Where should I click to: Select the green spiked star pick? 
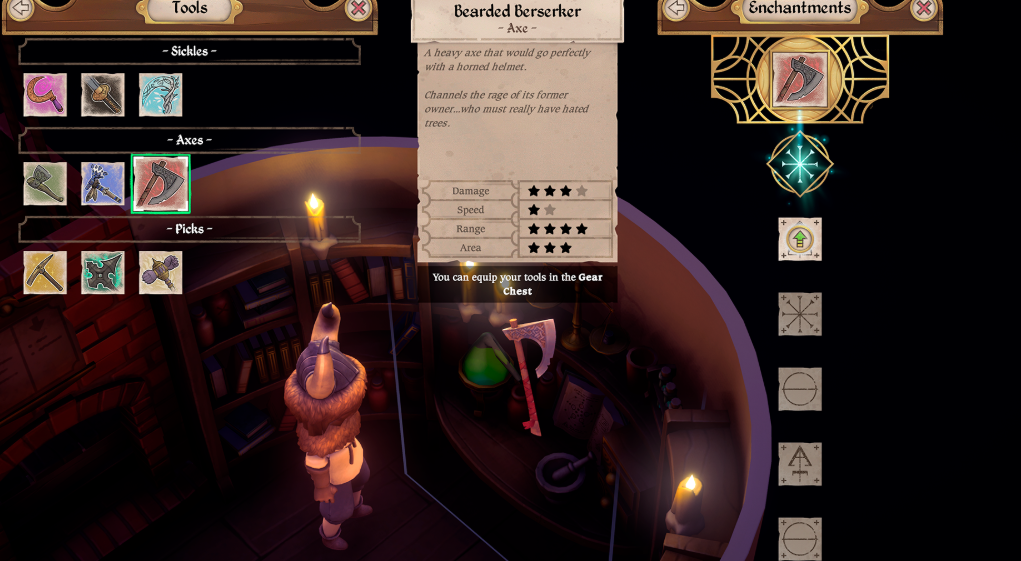[103, 272]
